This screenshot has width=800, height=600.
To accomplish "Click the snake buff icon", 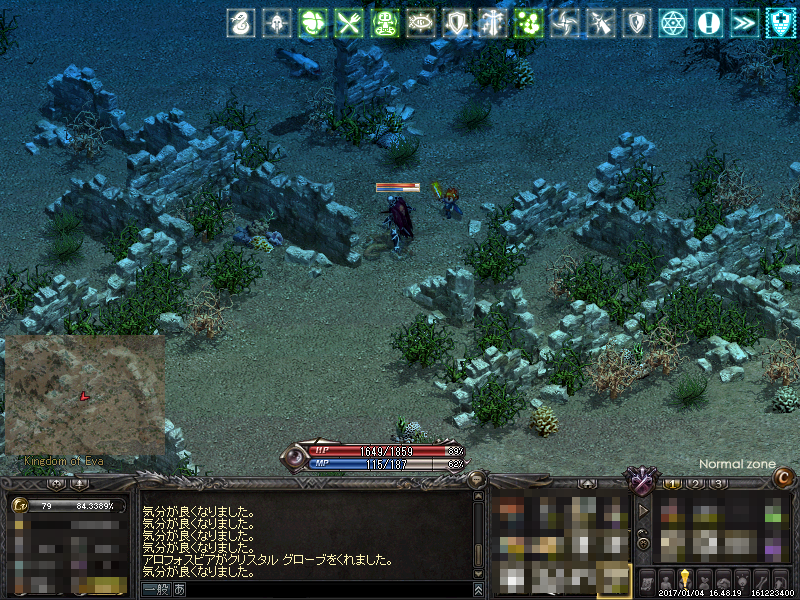I will pos(240,22).
